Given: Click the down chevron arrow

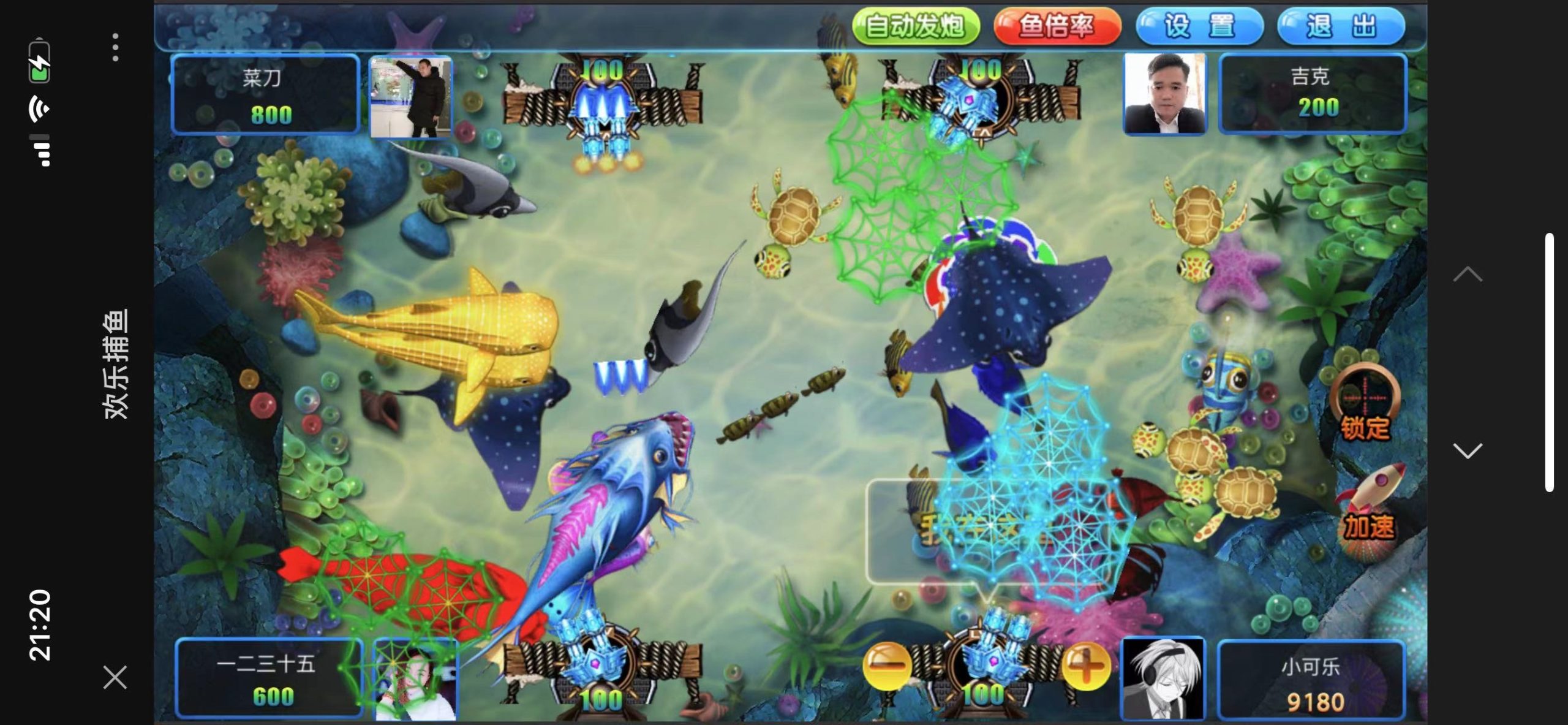Looking at the screenshot, I should pyautogui.click(x=1468, y=451).
